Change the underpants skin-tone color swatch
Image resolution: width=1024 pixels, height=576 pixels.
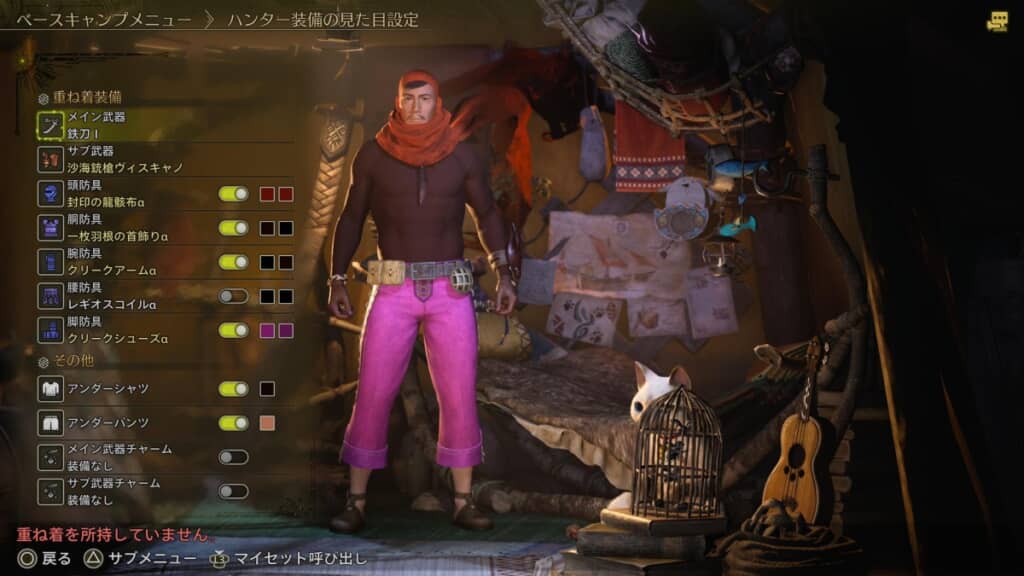267,423
